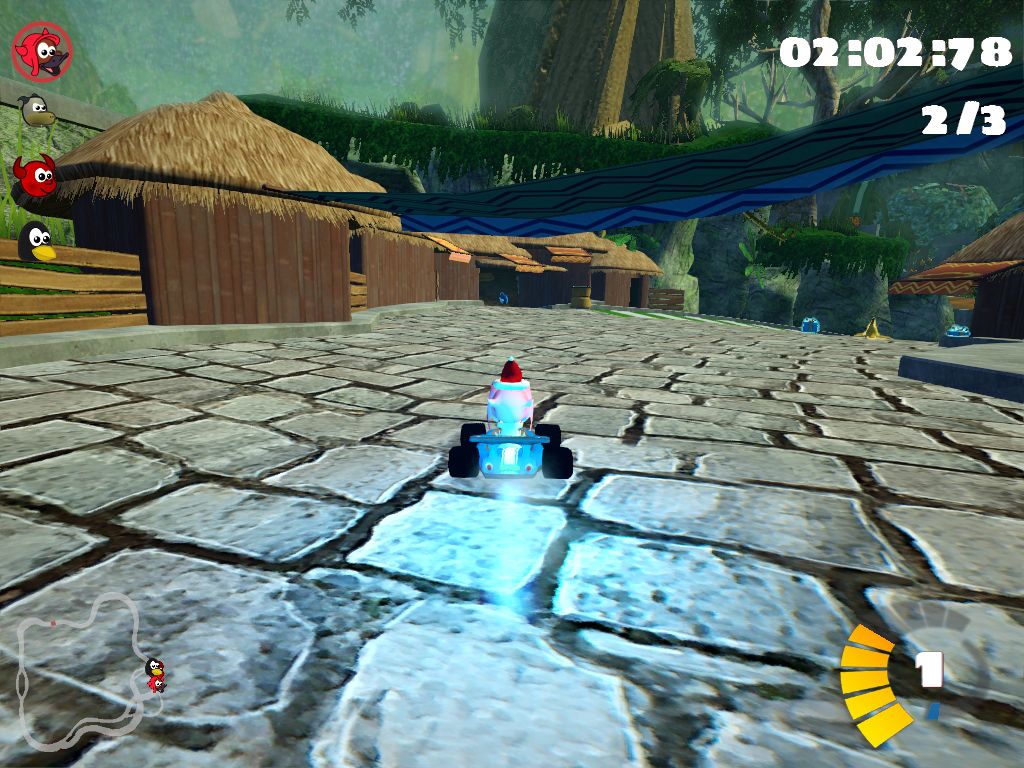Click the Tux penguin marker on the minimap
The width and height of the screenshot is (1024, 768).
pyautogui.click(x=154, y=666)
